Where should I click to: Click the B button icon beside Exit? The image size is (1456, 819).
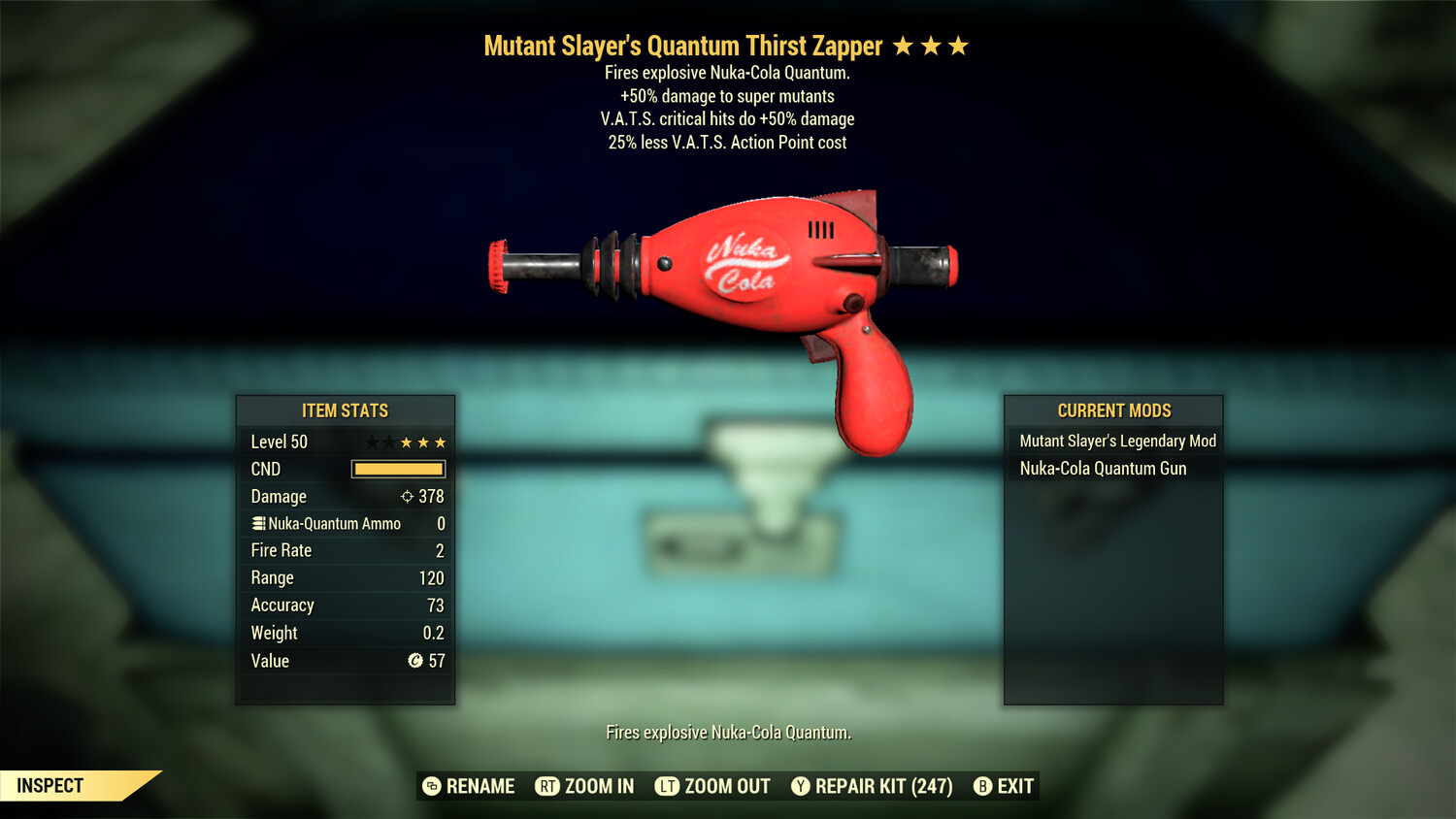tap(982, 786)
